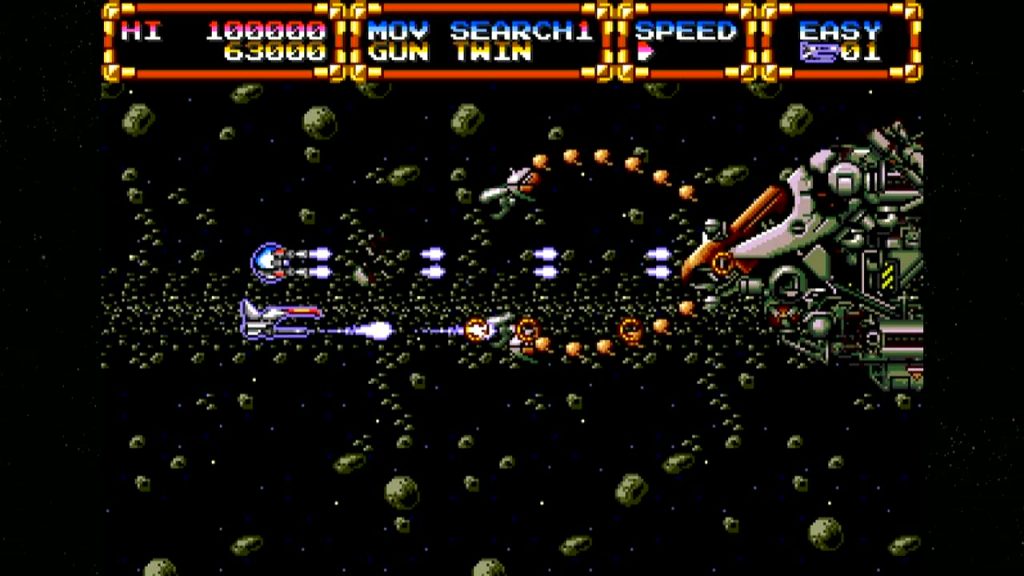
Task: Select the GUN TWIN weapon indicator
Action: pyautogui.click(x=449, y=54)
